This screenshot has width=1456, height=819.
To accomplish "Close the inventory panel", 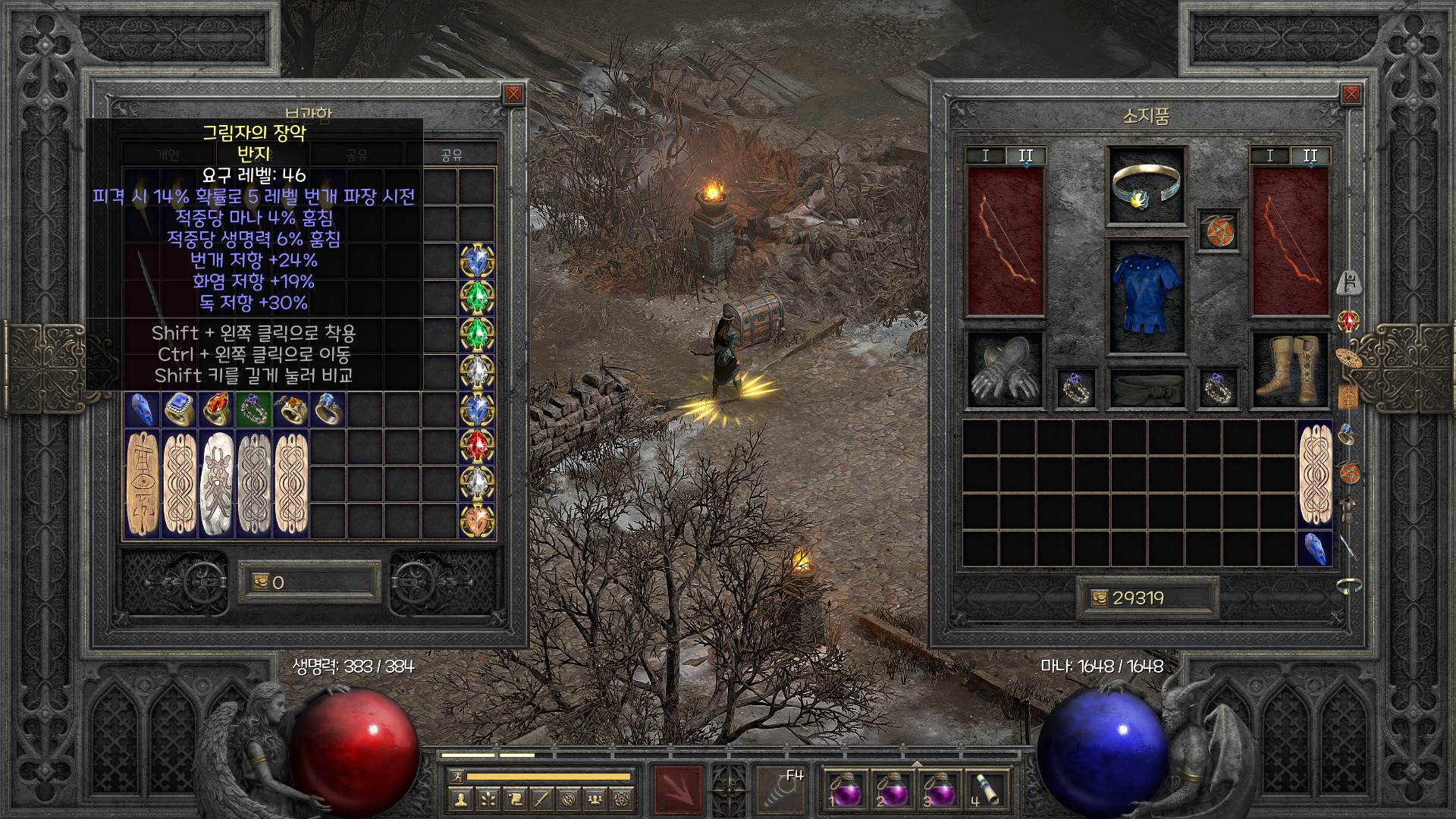I will point(1351,94).
